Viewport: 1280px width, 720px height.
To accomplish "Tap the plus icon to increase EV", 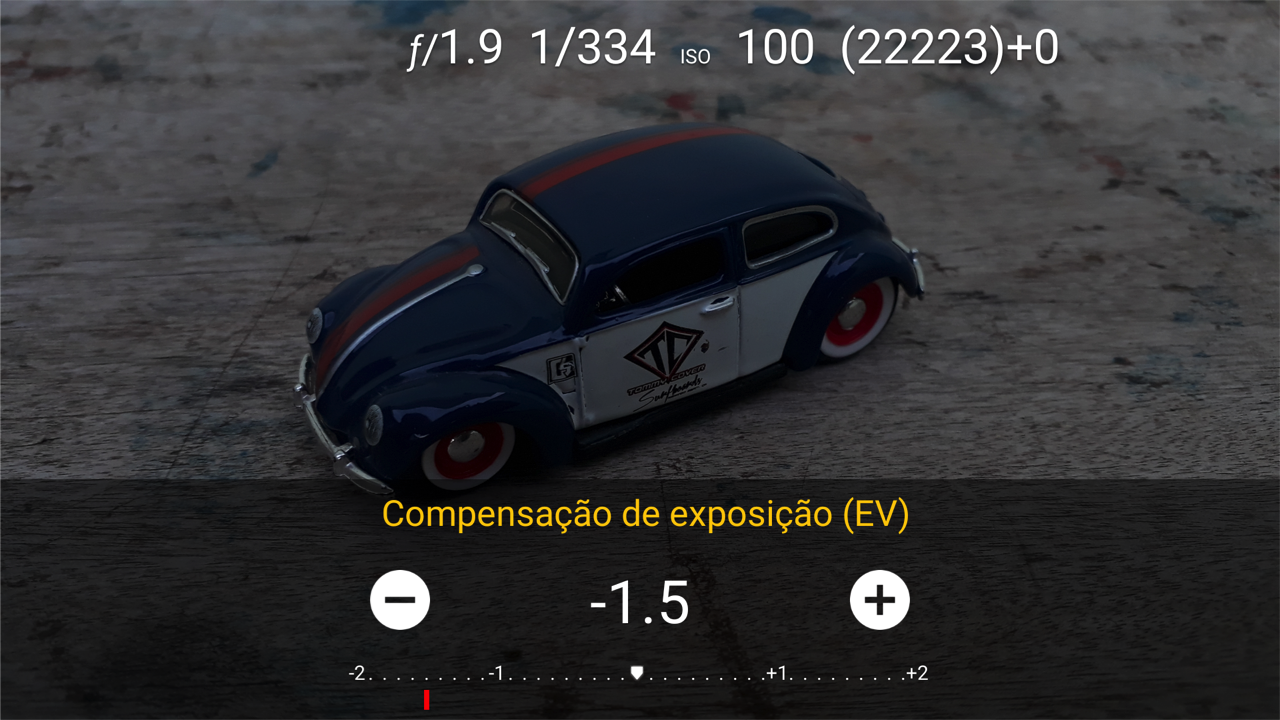I will pyautogui.click(x=881, y=600).
